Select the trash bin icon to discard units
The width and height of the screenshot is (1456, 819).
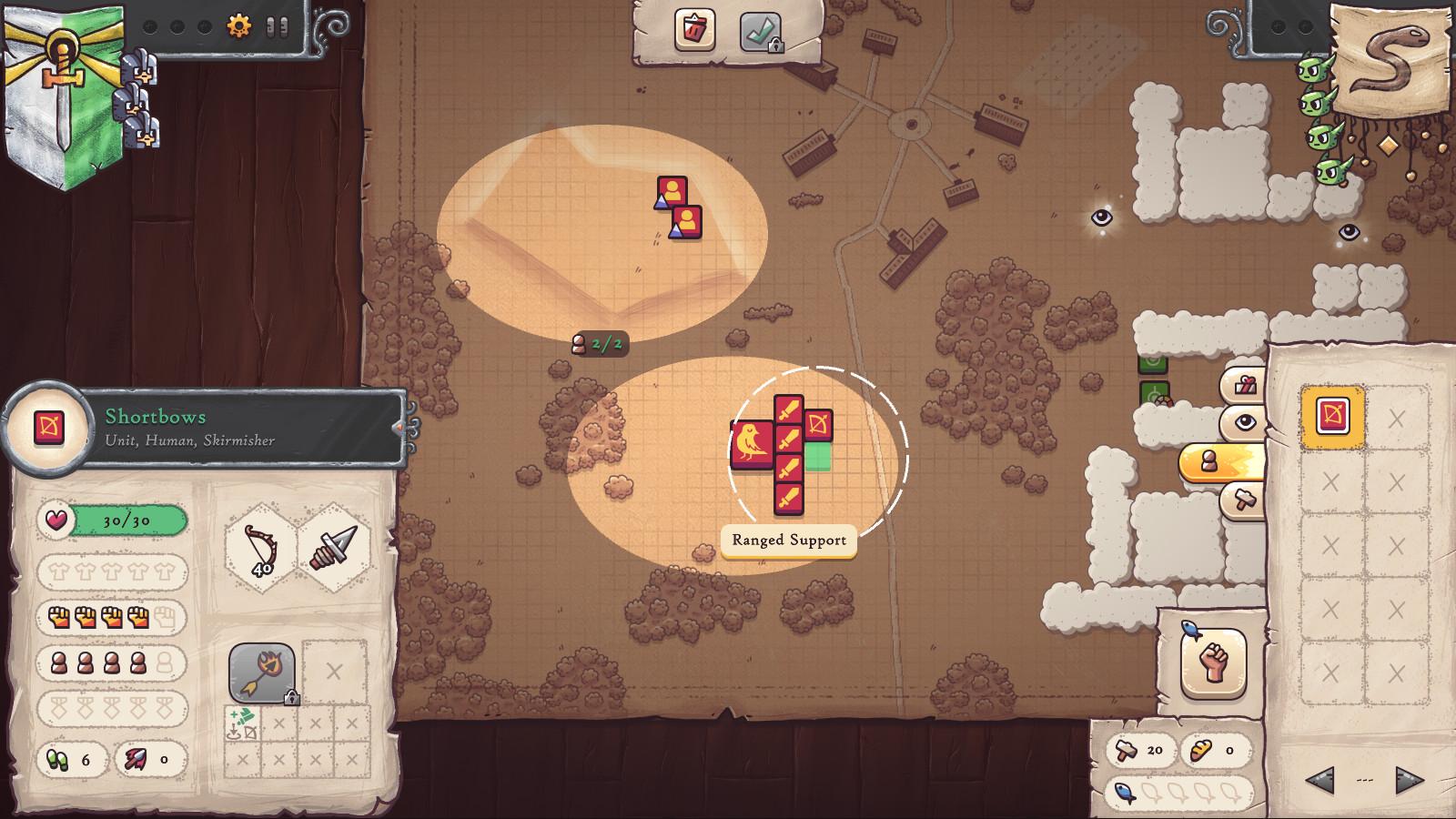[694, 30]
